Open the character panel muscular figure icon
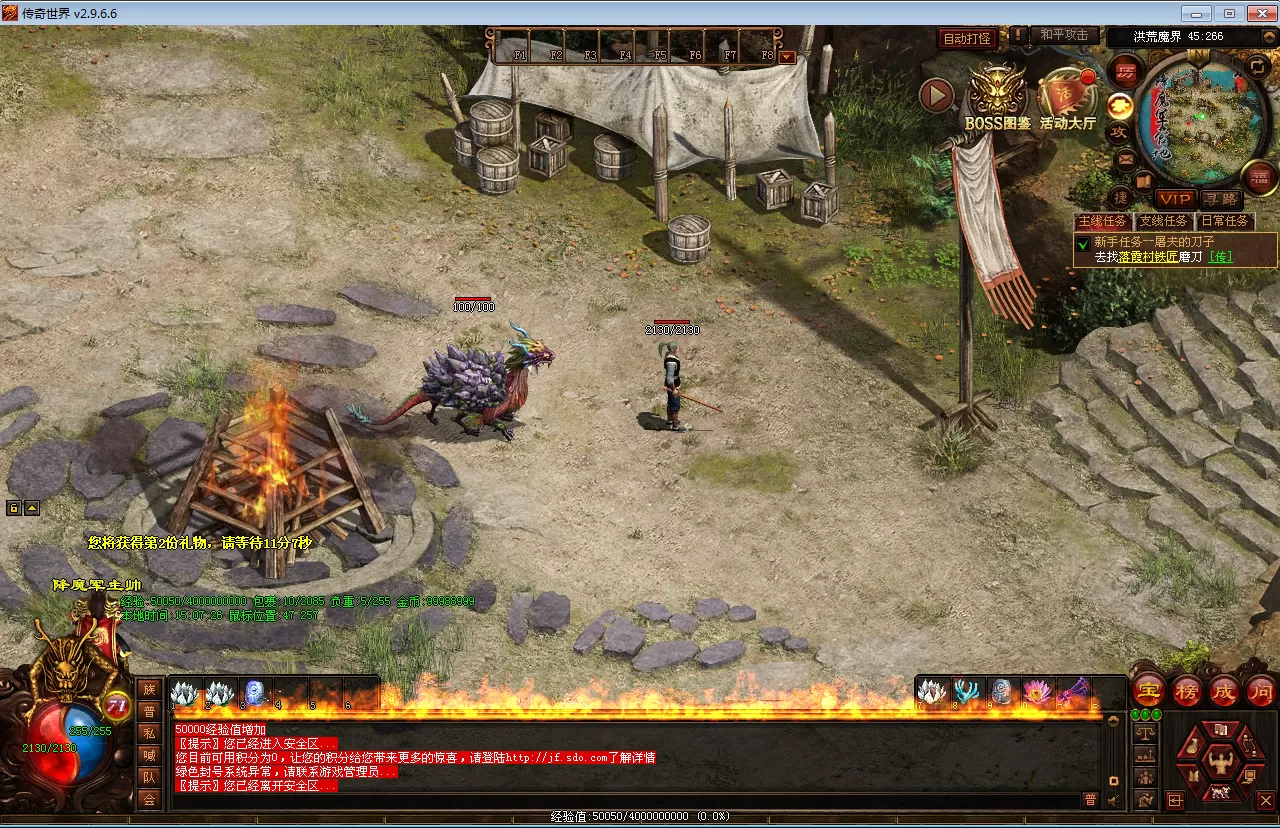1280x828 pixels. pos(1218,764)
